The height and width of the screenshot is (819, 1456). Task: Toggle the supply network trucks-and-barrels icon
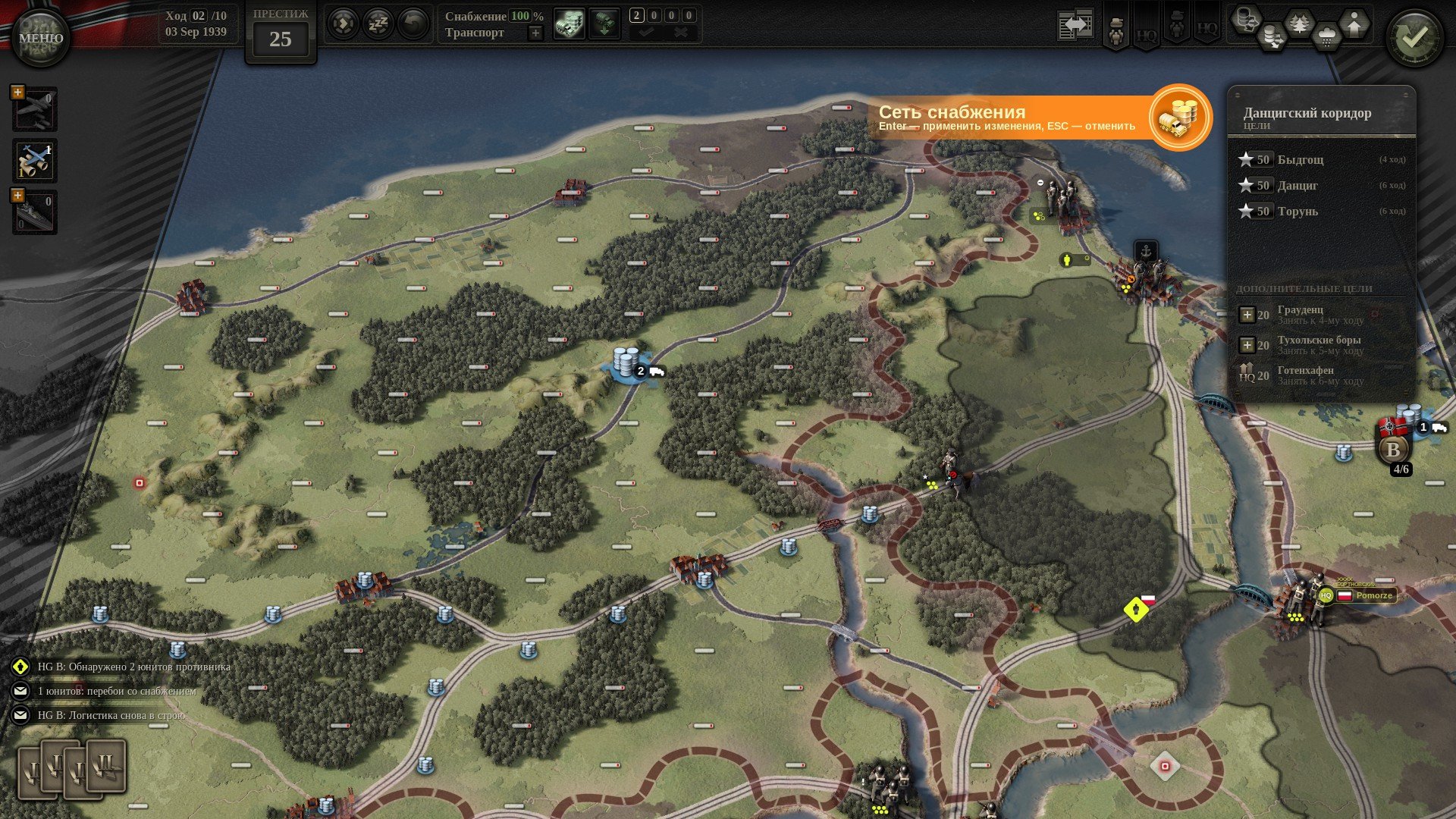pos(569,24)
